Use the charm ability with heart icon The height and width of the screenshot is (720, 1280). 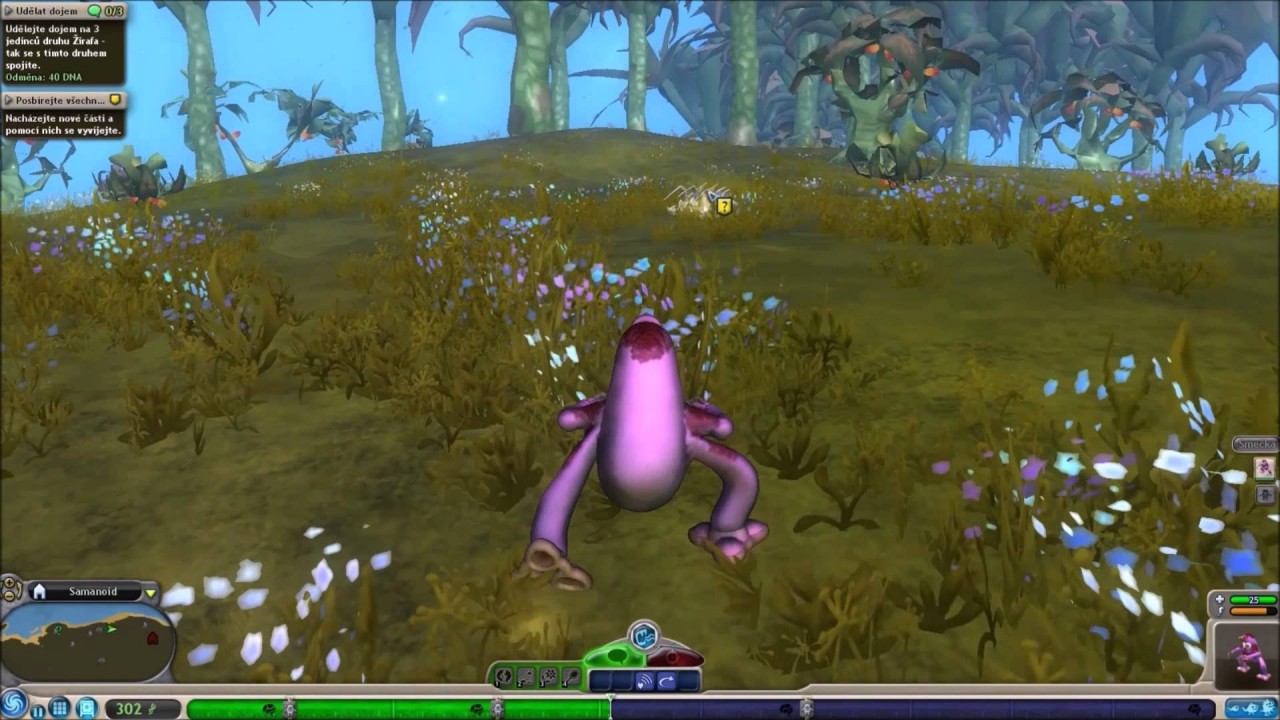point(644,681)
